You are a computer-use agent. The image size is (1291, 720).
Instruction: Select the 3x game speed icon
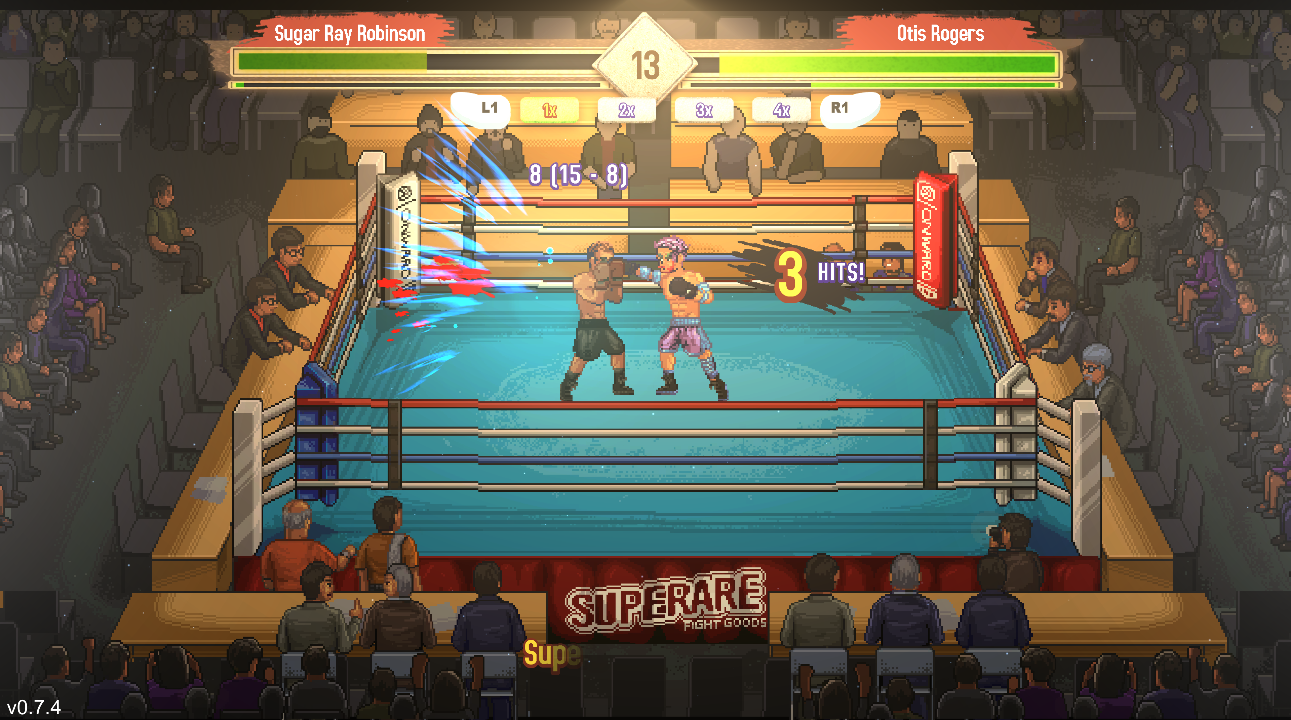[x=704, y=109]
